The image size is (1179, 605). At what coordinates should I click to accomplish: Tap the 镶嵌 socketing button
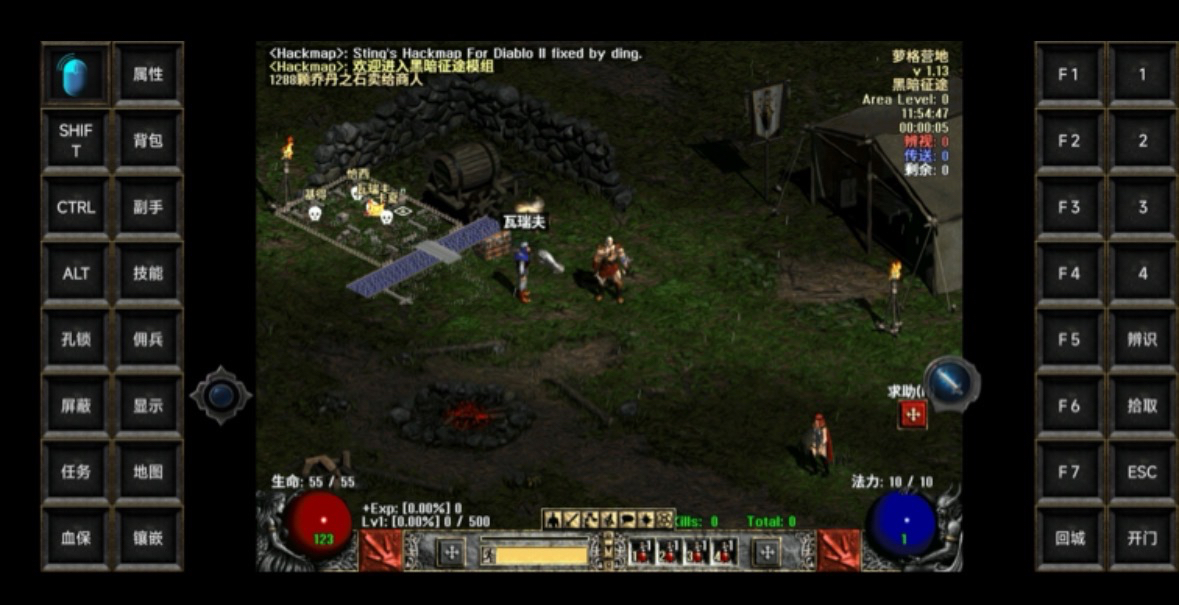coord(148,537)
